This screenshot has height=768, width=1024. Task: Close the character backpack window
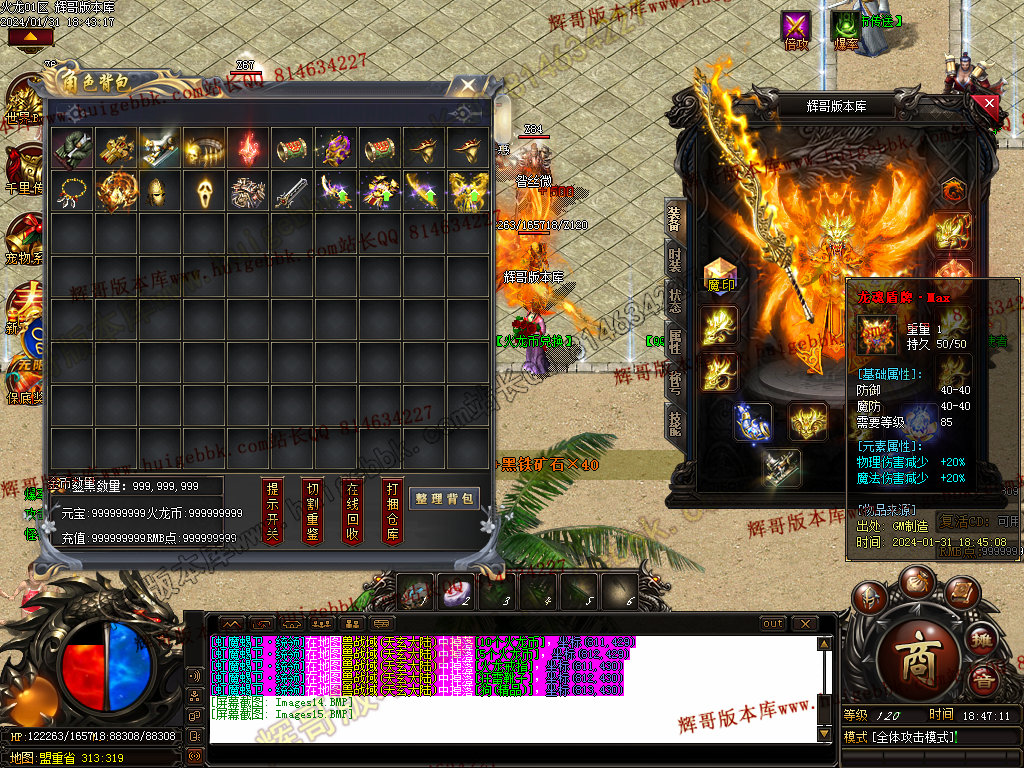click(467, 86)
